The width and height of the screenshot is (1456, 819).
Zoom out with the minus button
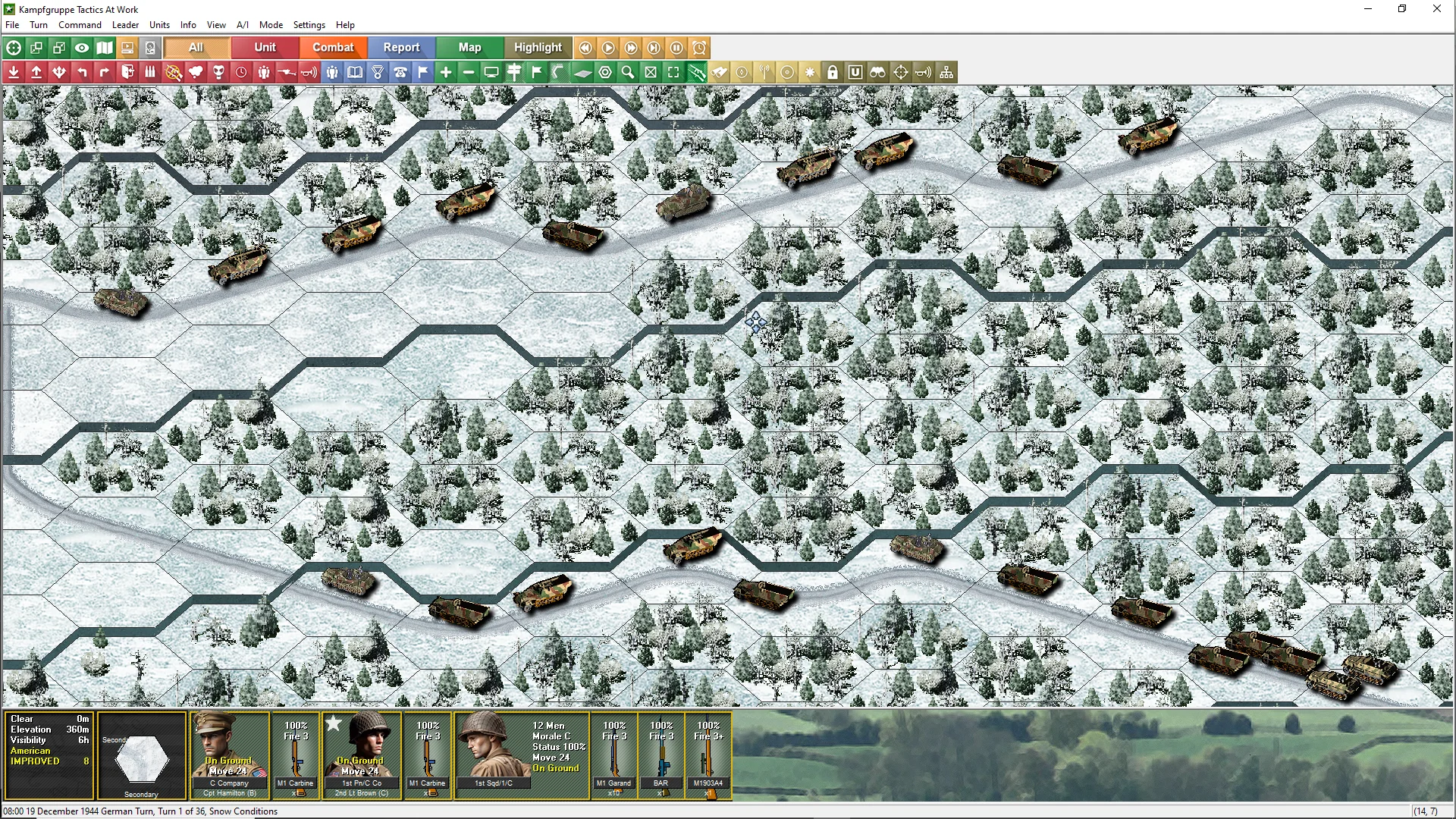469,73
